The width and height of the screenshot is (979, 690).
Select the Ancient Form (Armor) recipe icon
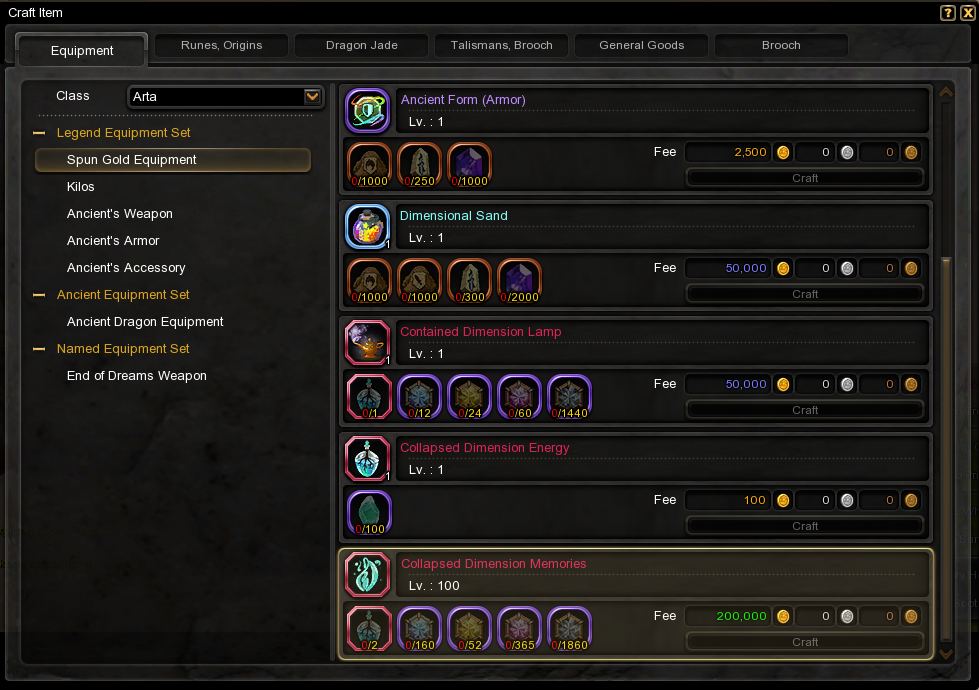[367, 110]
